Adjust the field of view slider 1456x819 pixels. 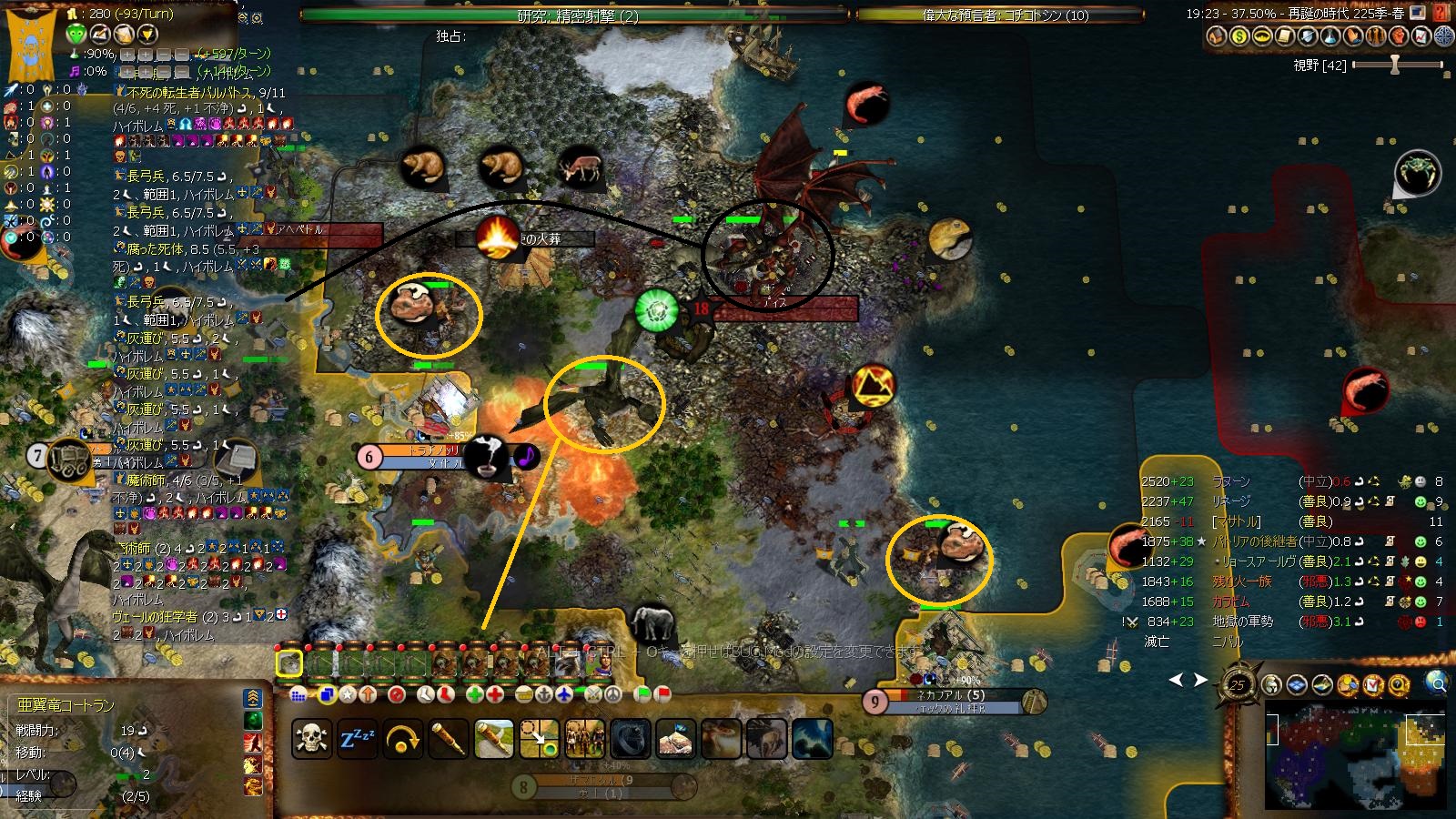1394,66
